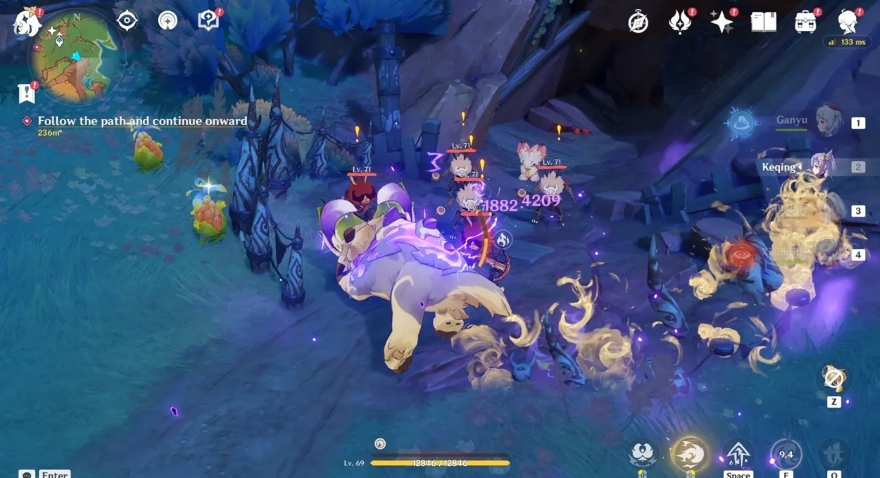The width and height of the screenshot is (880, 478).
Task: Select Keqing in the party list
Action: 828,166
